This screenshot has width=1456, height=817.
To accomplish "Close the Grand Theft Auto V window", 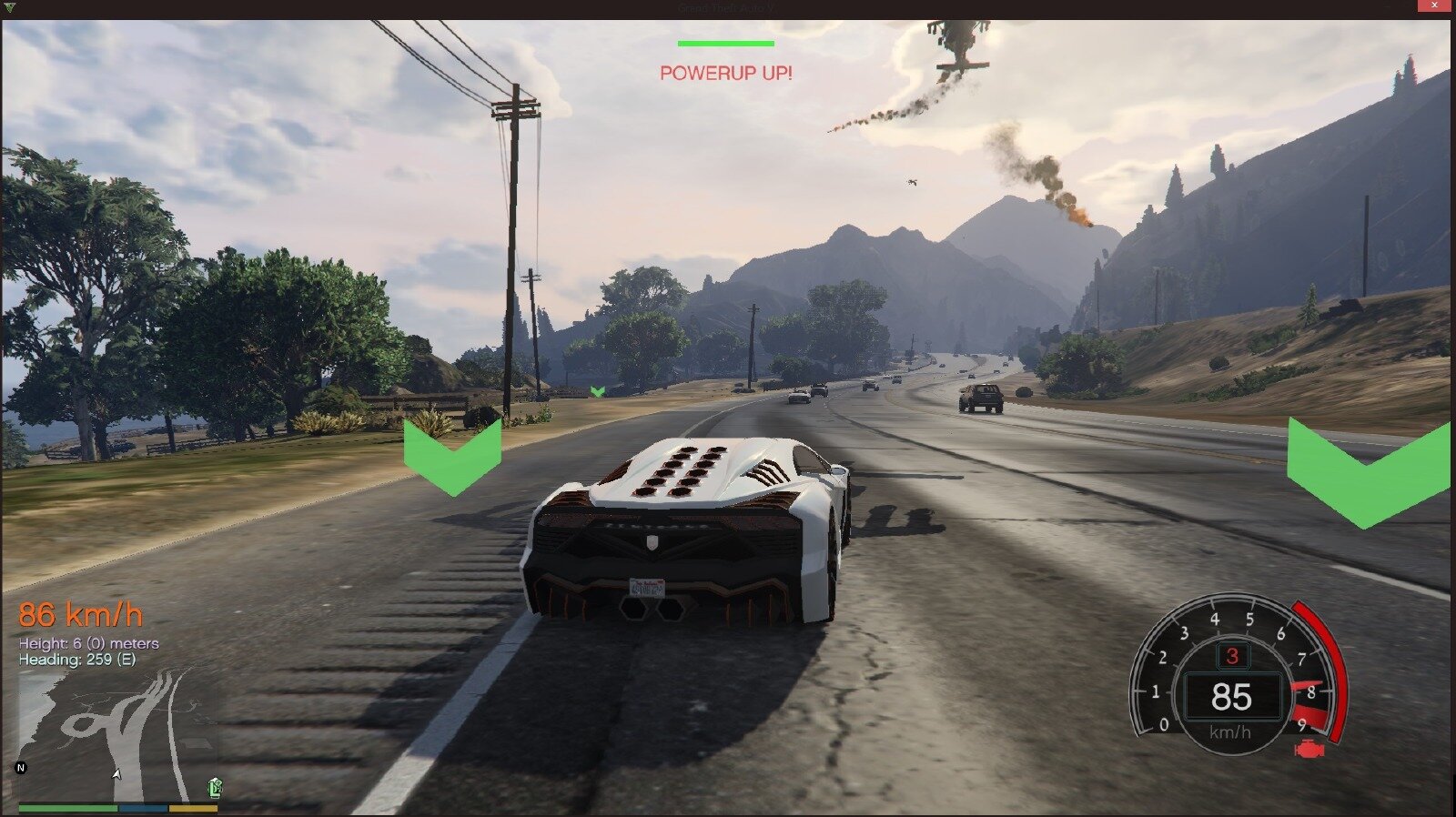I will (x=1434, y=7).
